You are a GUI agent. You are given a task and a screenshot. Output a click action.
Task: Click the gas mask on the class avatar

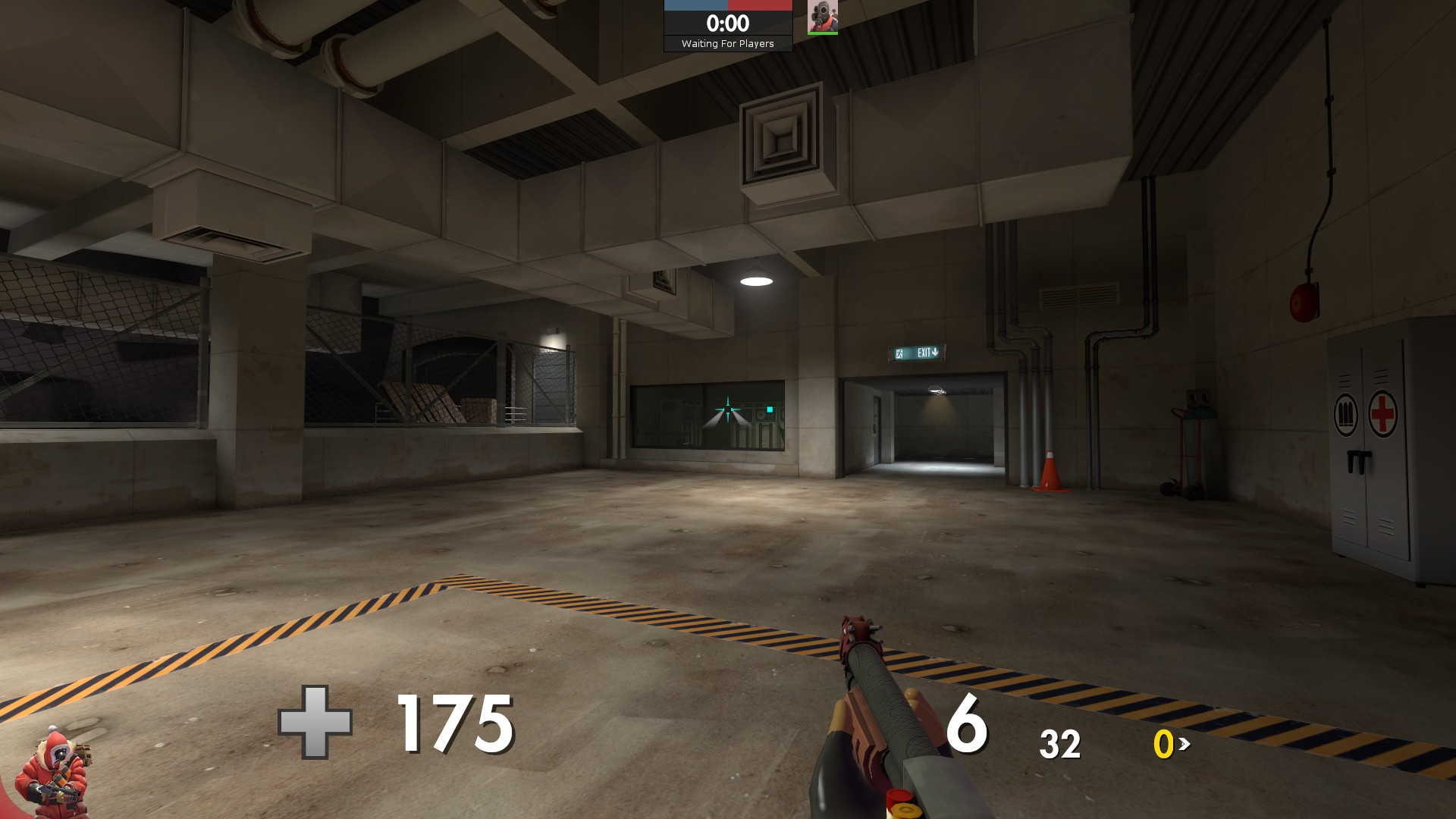click(x=821, y=14)
